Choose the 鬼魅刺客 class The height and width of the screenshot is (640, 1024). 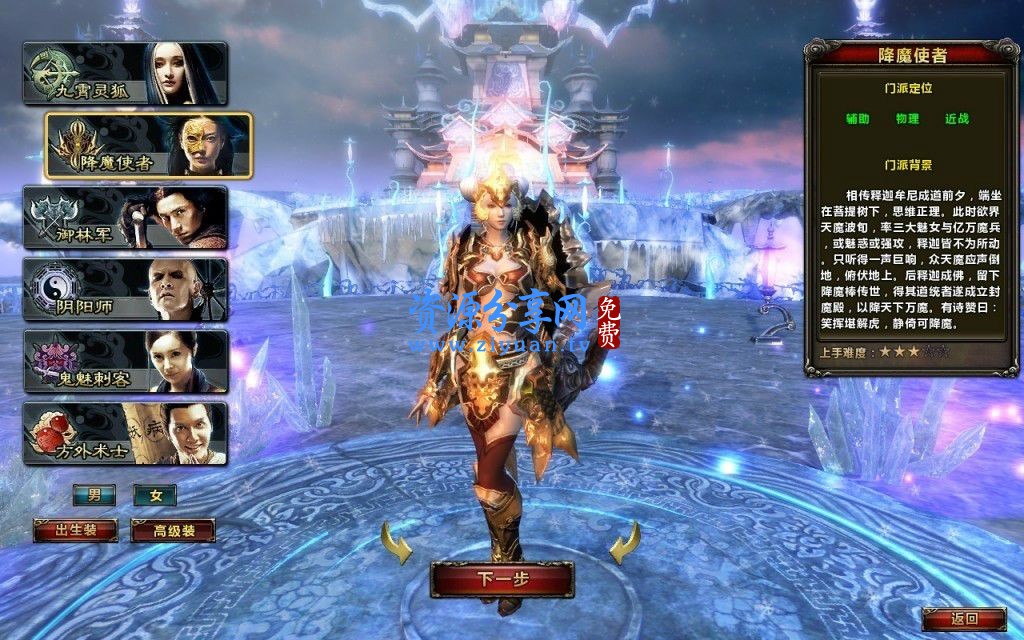tap(125, 361)
